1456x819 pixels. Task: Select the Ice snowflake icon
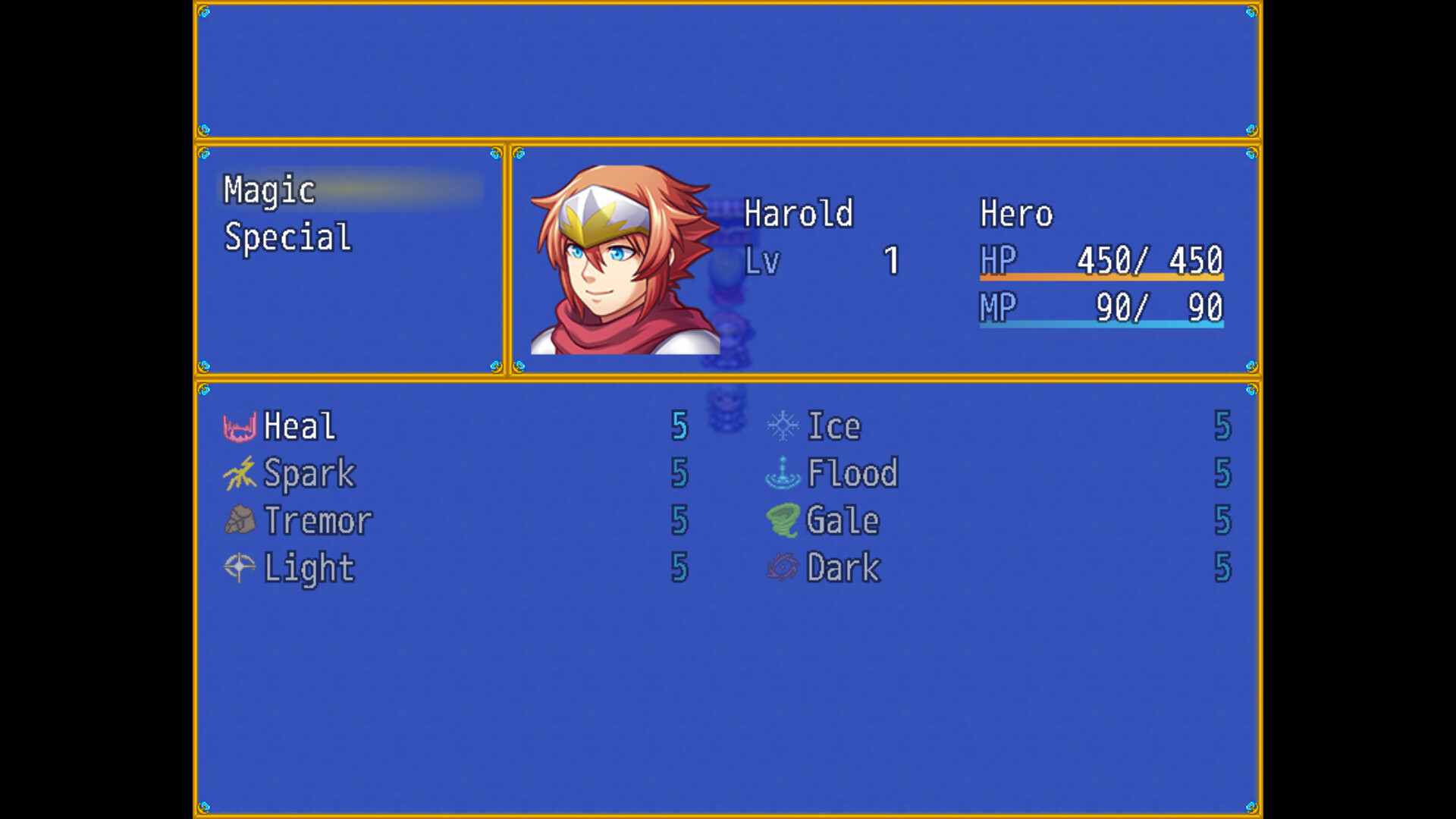[783, 426]
